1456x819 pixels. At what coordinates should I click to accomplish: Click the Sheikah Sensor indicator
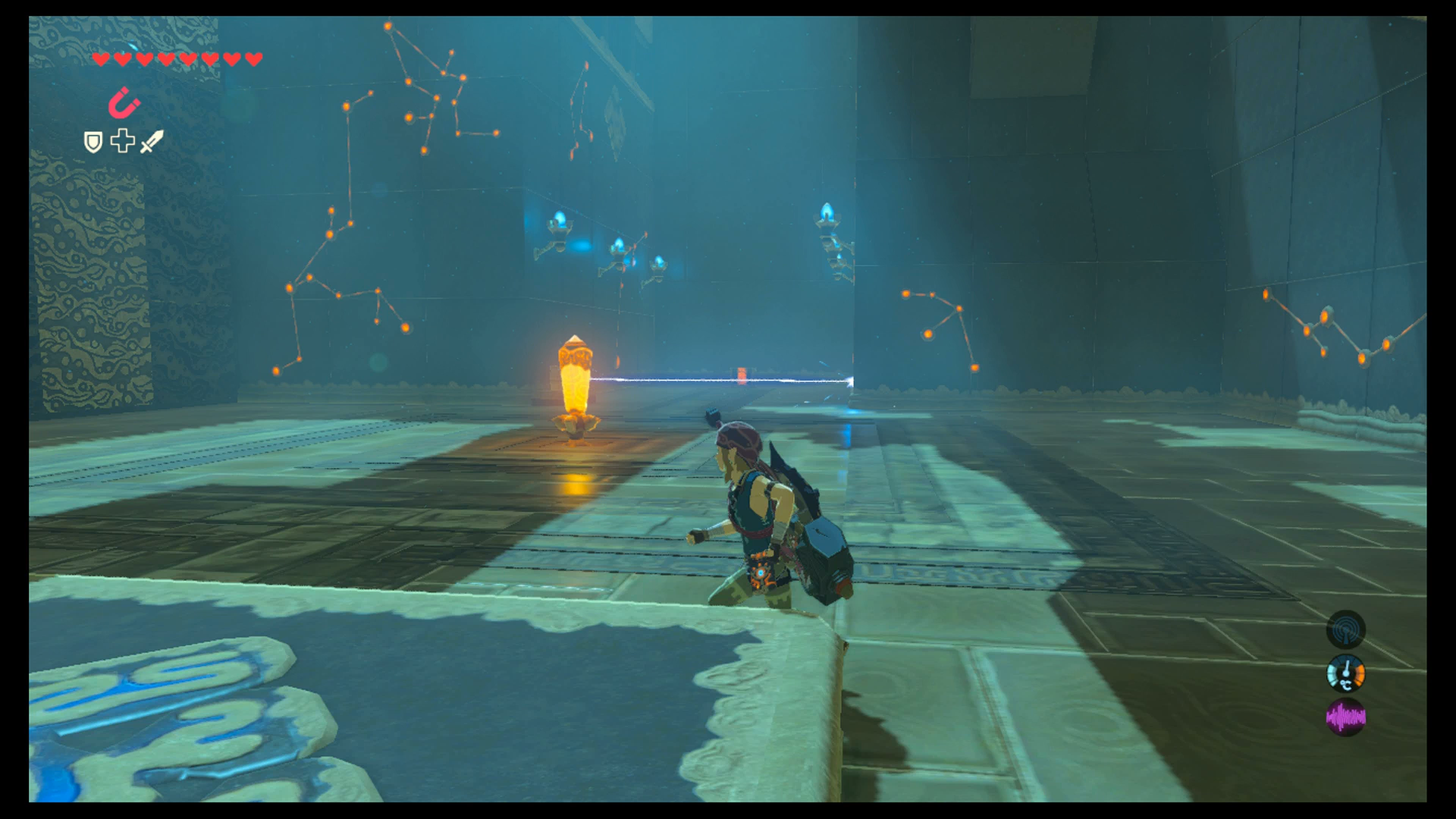click(x=1347, y=630)
